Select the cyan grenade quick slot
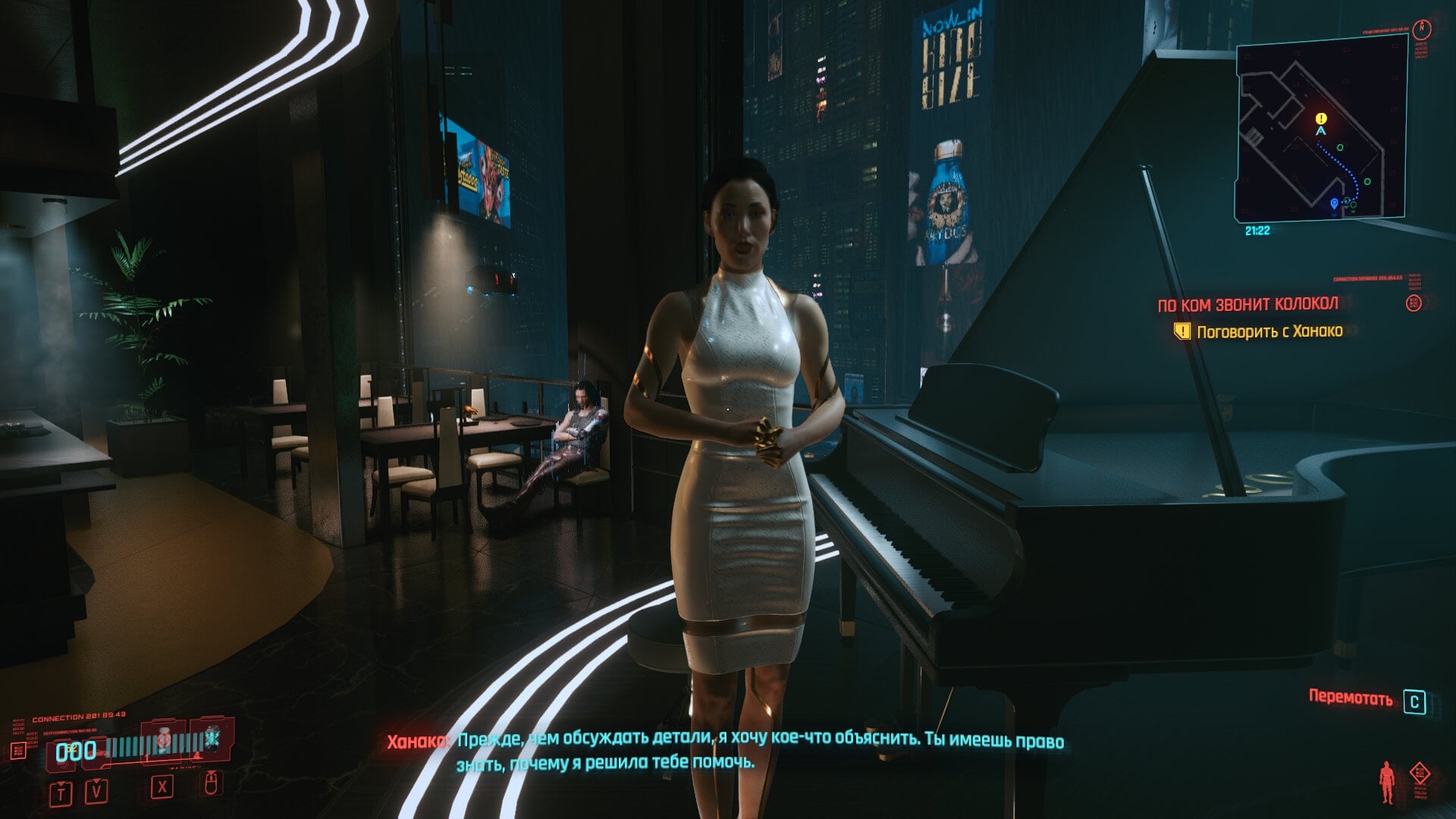Image resolution: width=1456 pixels, height=819 pixels. click(212, 737)
